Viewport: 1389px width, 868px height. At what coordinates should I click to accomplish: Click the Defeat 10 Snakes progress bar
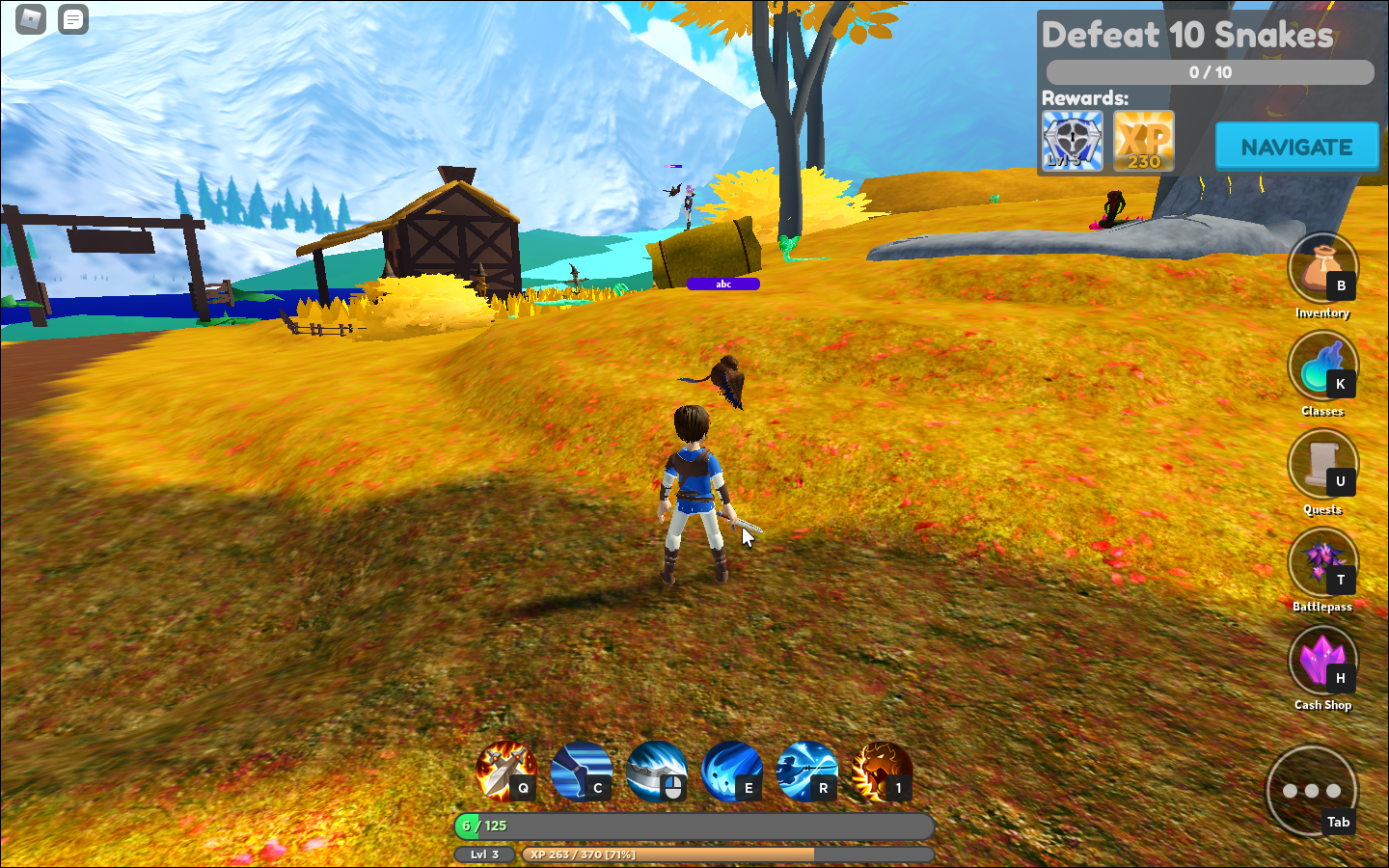pos(1210,71)
